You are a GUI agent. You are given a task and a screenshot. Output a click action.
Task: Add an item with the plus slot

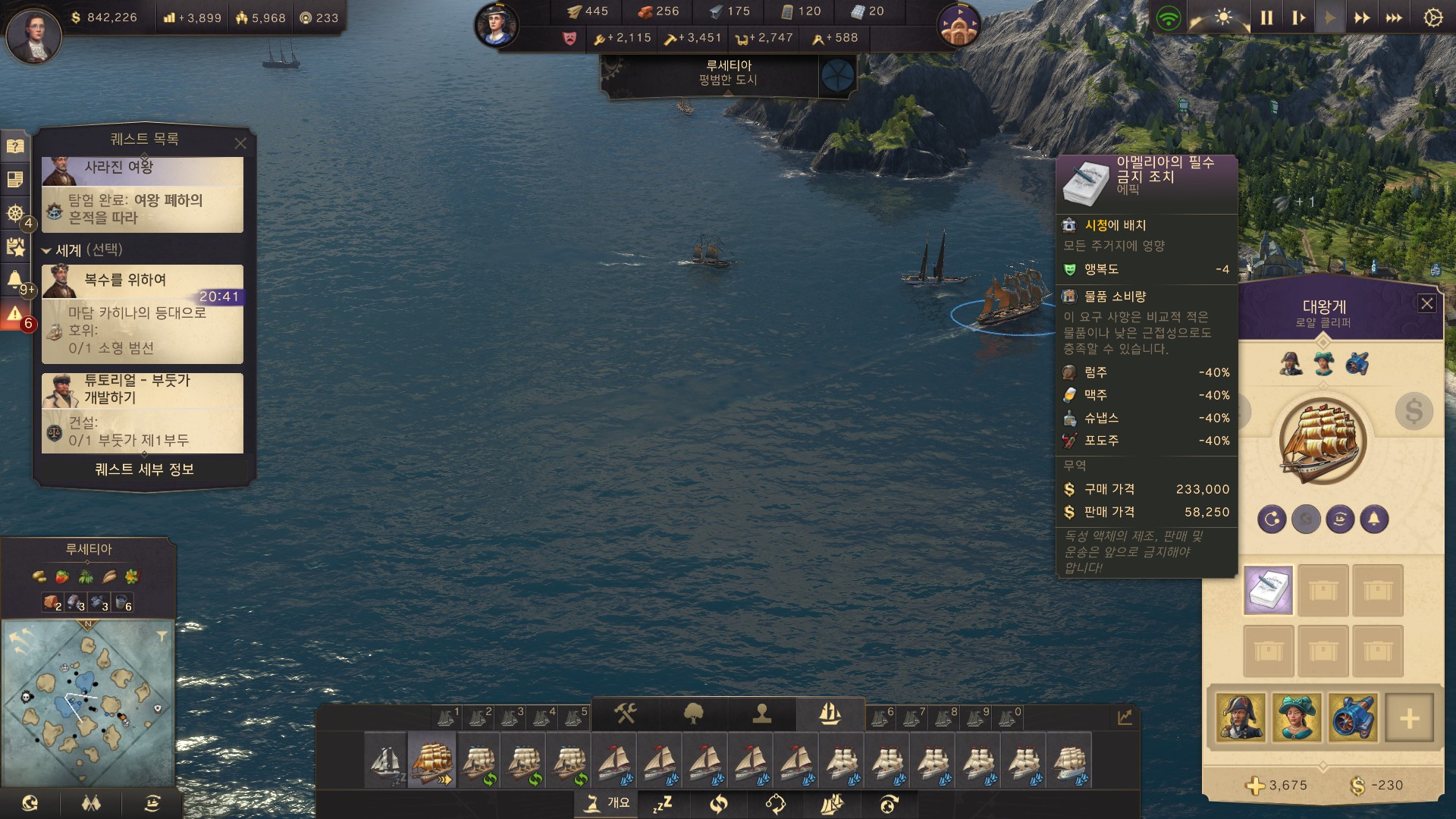pos(1409,717)
